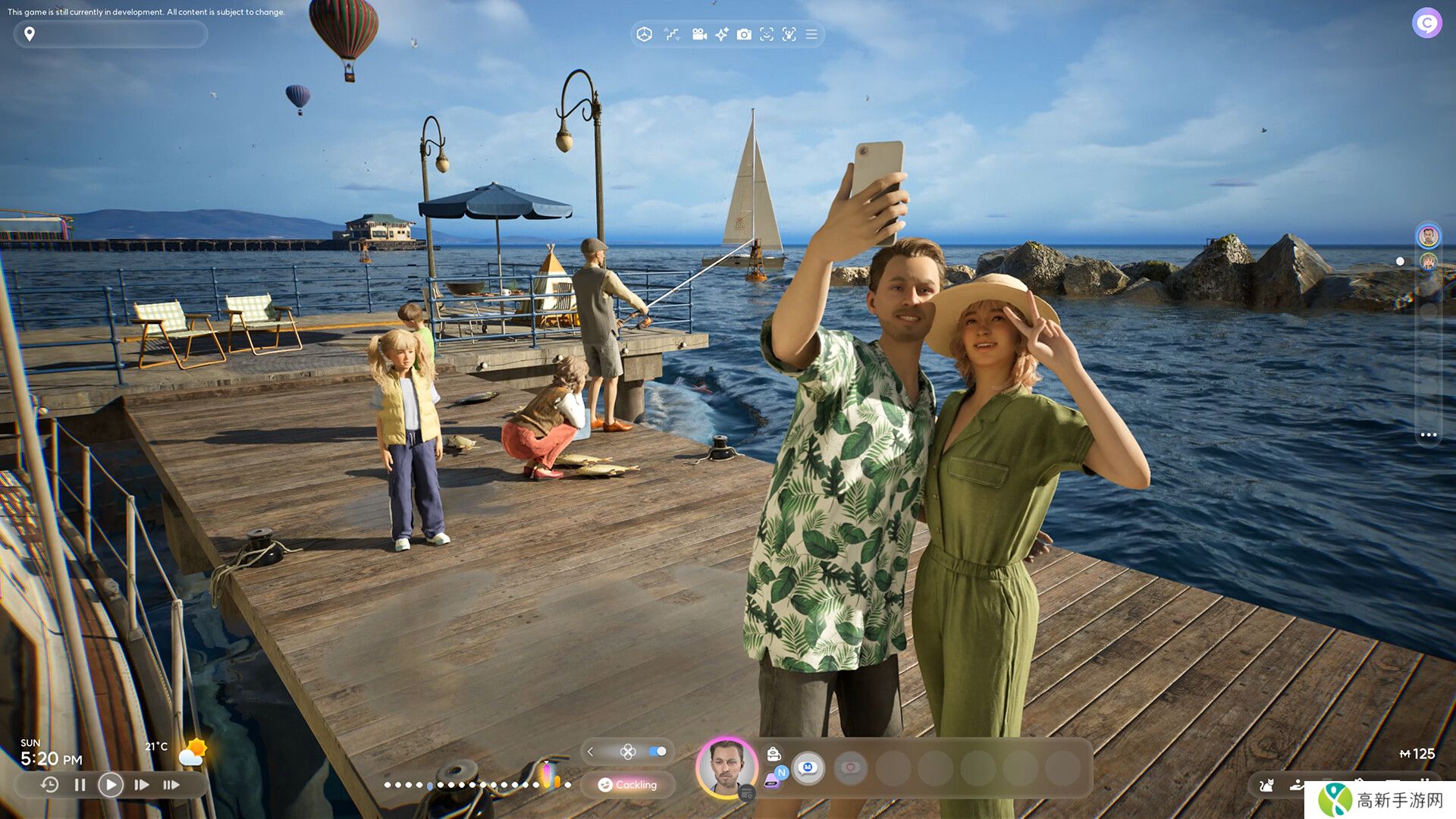Click the body motion capture icon

click(789, 34)
